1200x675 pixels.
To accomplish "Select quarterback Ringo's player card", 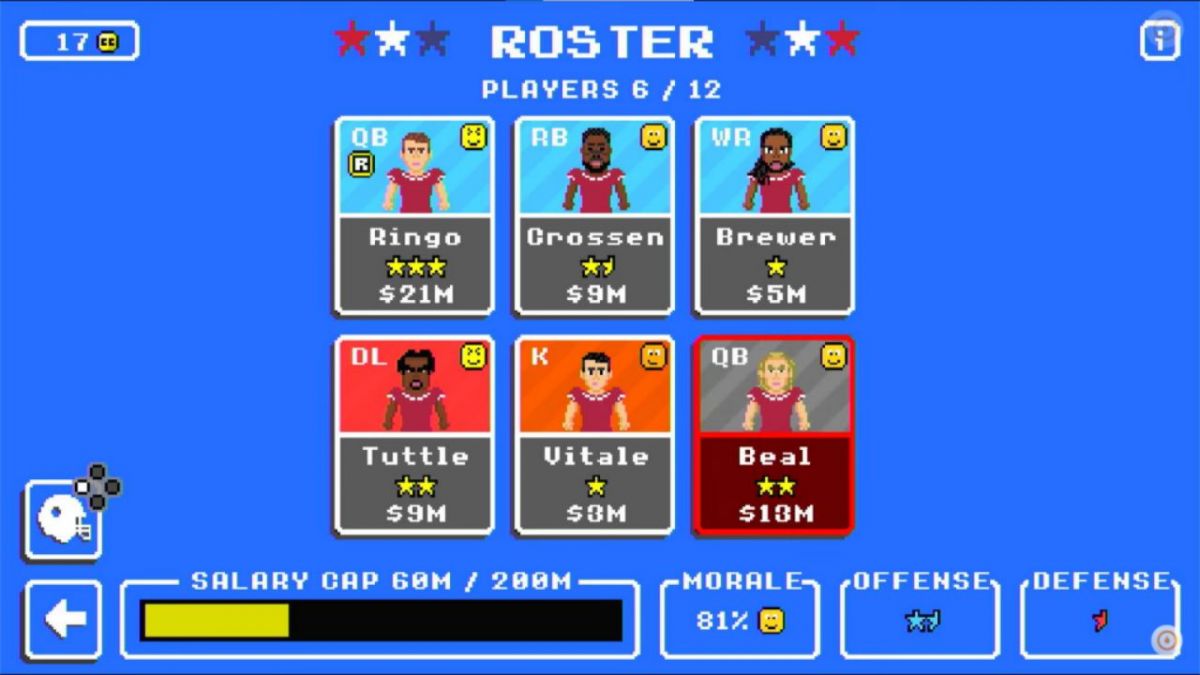I will pyautogui.click(x=414, y=215).
